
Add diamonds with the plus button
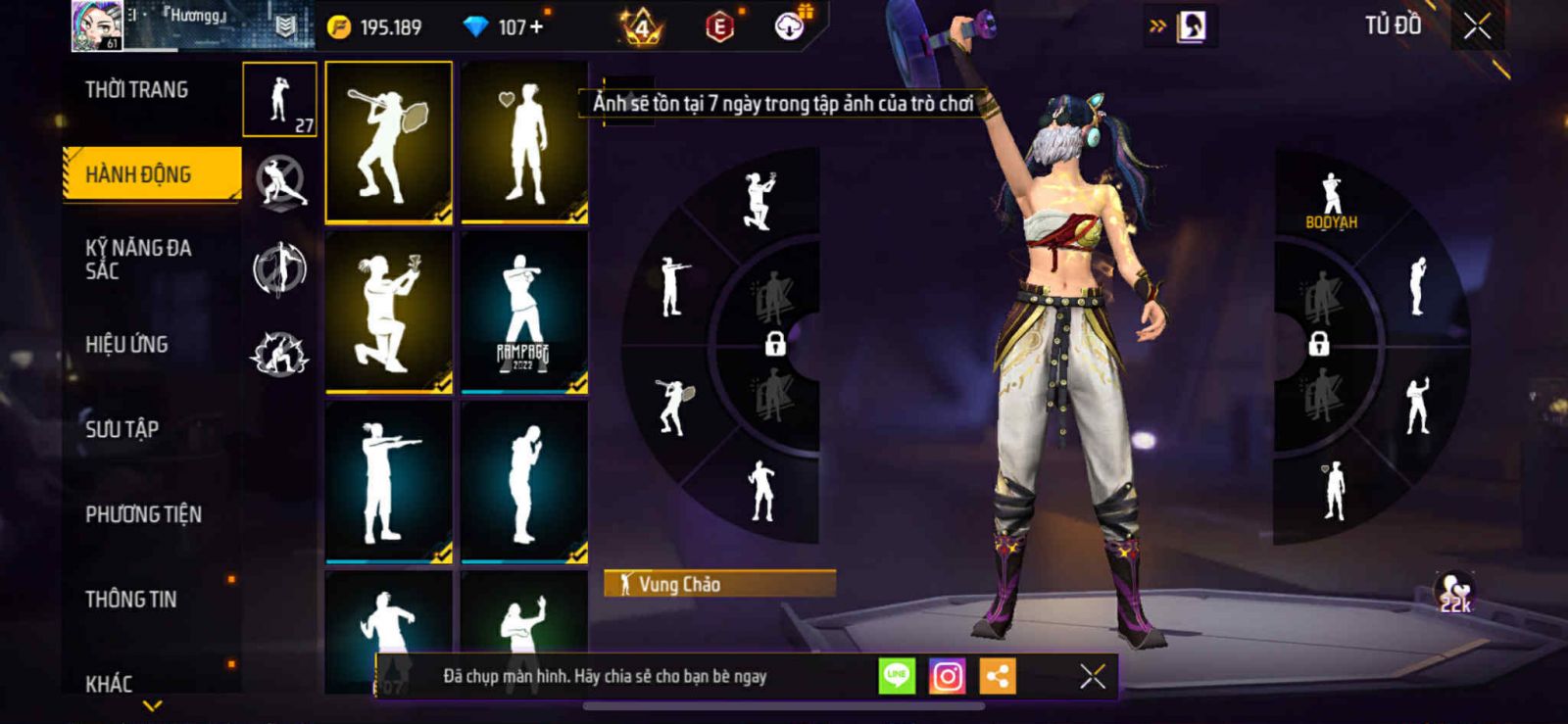[x=535, y=27]
